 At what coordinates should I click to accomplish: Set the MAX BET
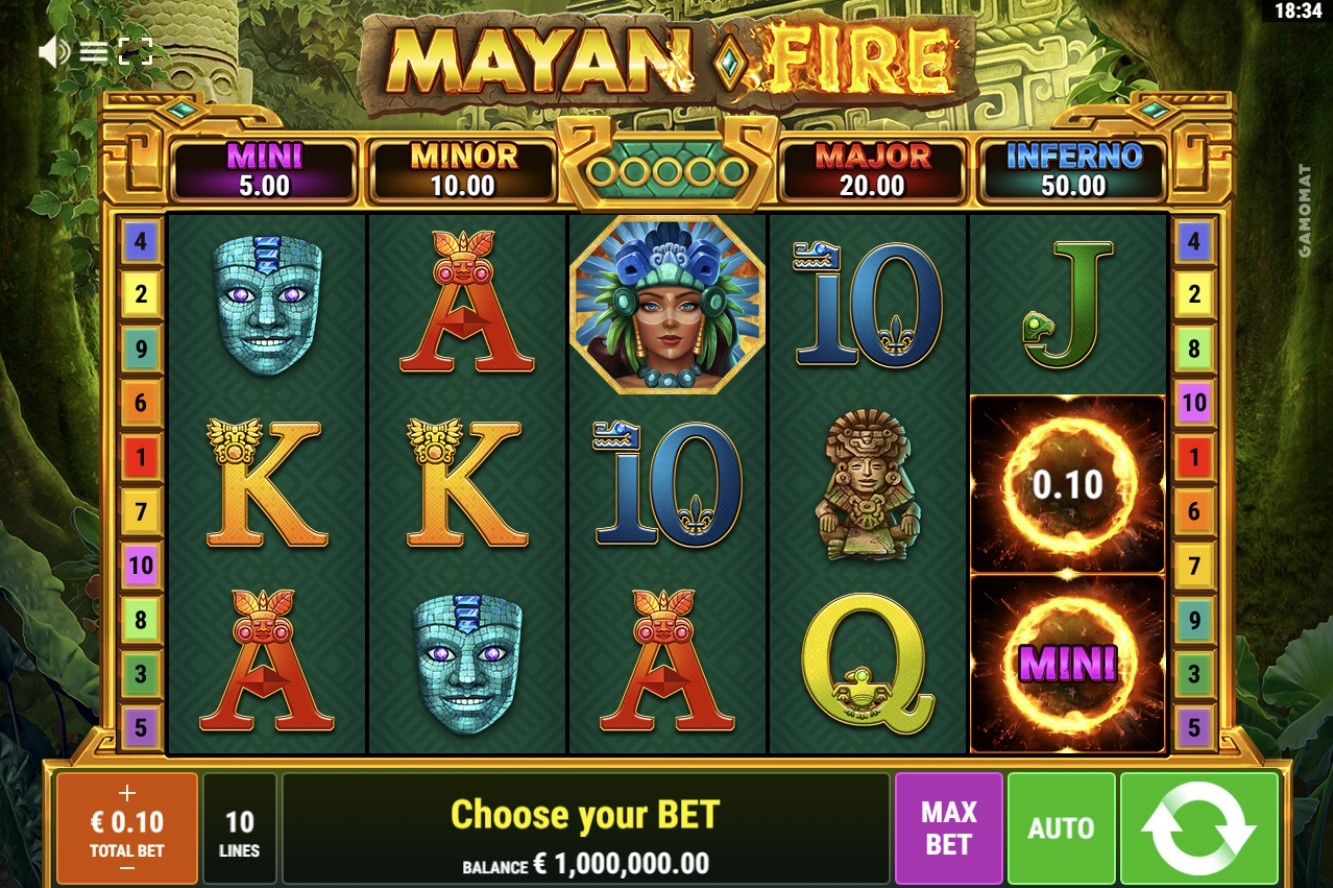coord(948,828)
